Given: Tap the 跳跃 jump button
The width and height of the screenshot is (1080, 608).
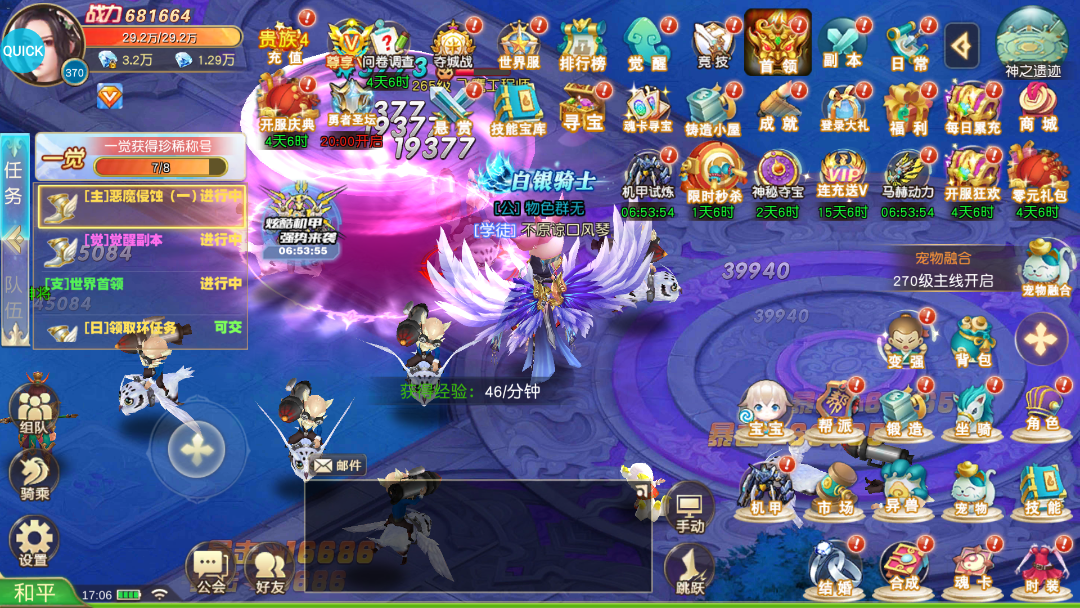Looking at the screenshot, I should (x=689, y=570).
